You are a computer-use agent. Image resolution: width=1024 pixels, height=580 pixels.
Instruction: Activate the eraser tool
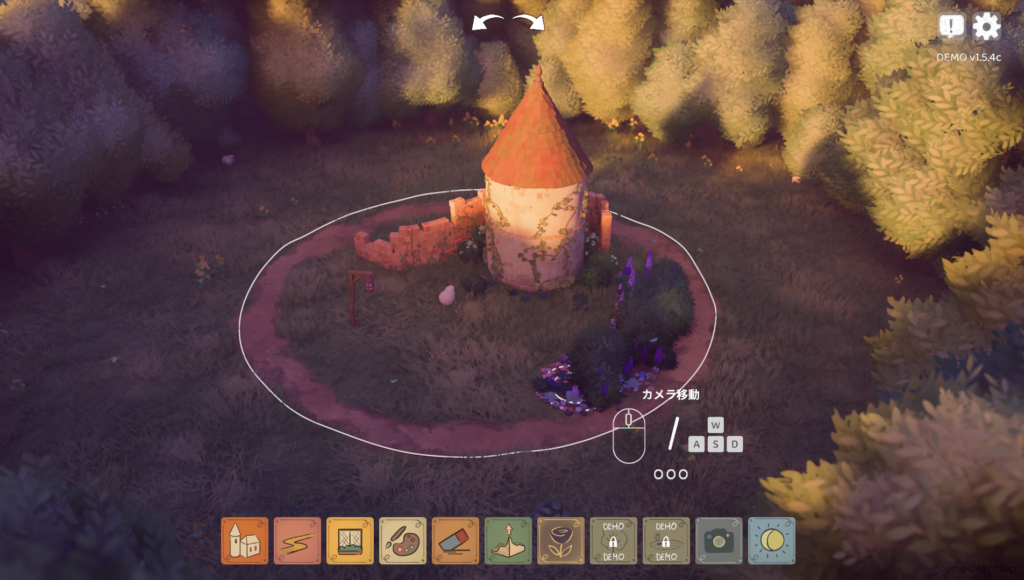coord(455,540)
